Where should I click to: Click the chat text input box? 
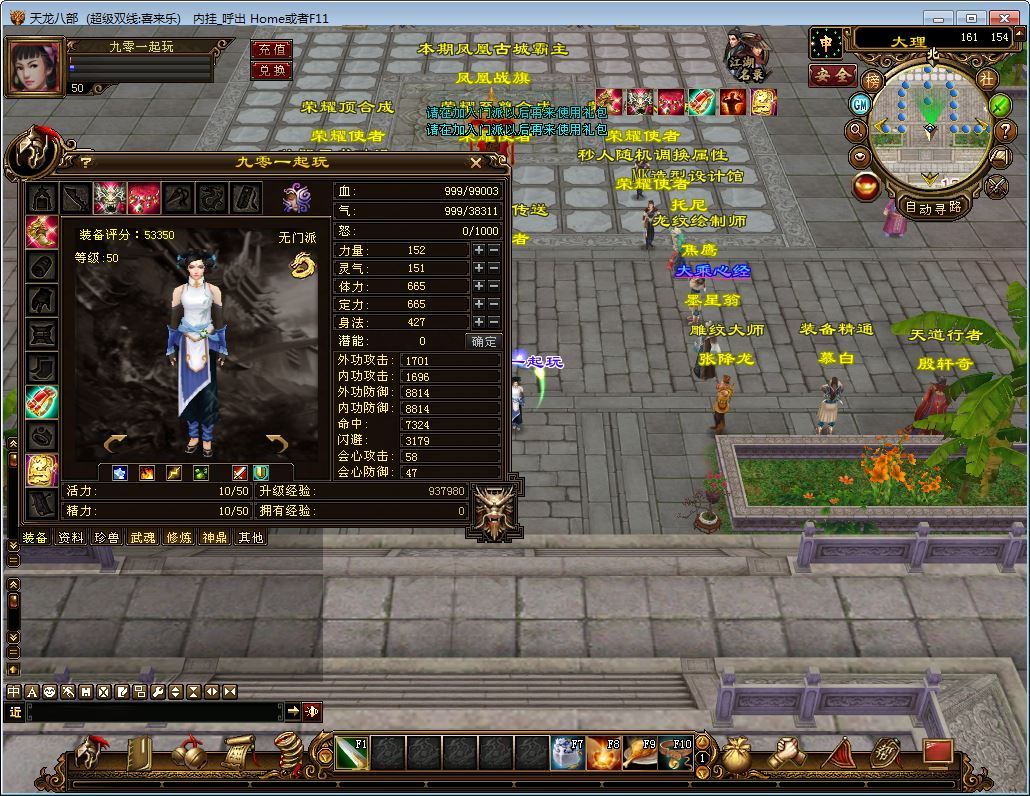tap(155, 711)
